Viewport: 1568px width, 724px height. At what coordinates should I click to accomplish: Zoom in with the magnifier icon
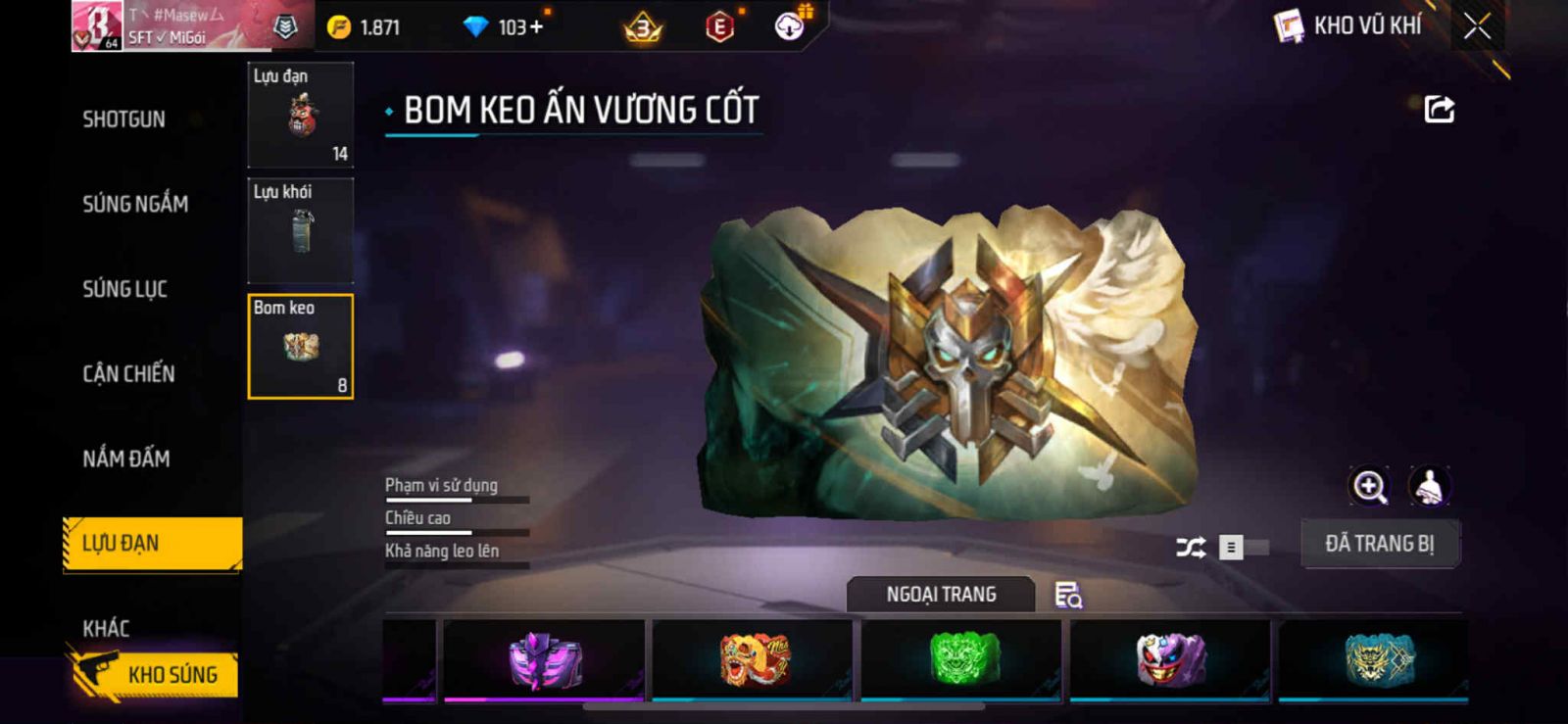(x=1369, y=486)
